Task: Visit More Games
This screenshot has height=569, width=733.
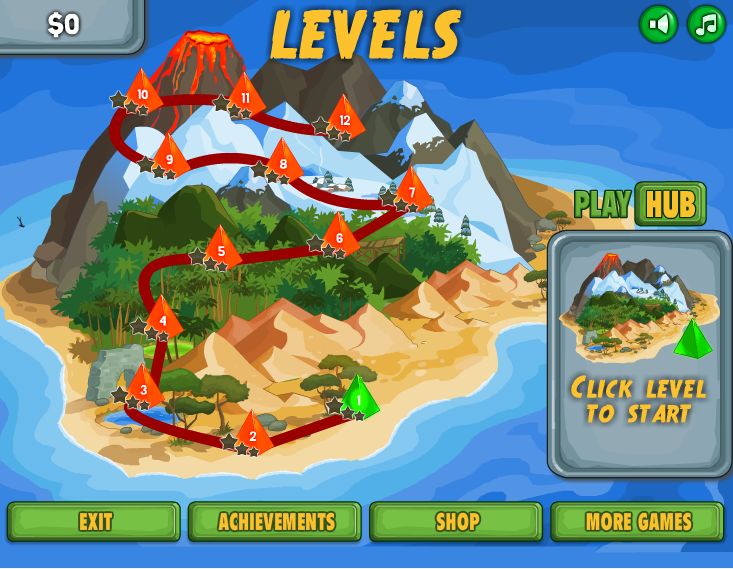Action: click(637, 521)
